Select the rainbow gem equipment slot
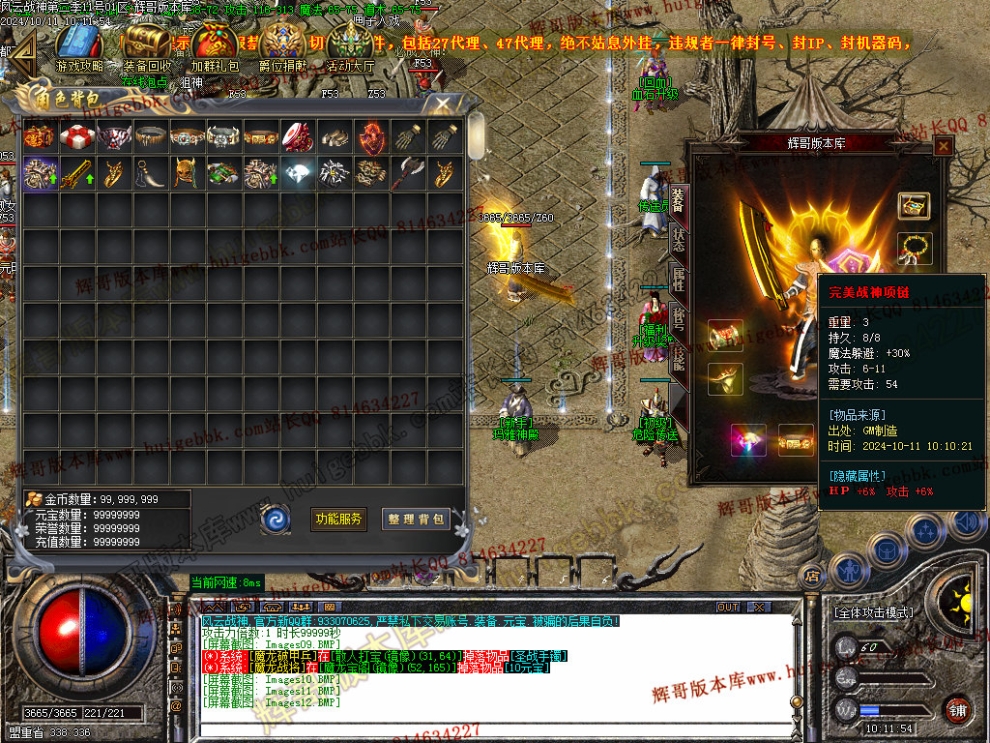 coord(747,439)
